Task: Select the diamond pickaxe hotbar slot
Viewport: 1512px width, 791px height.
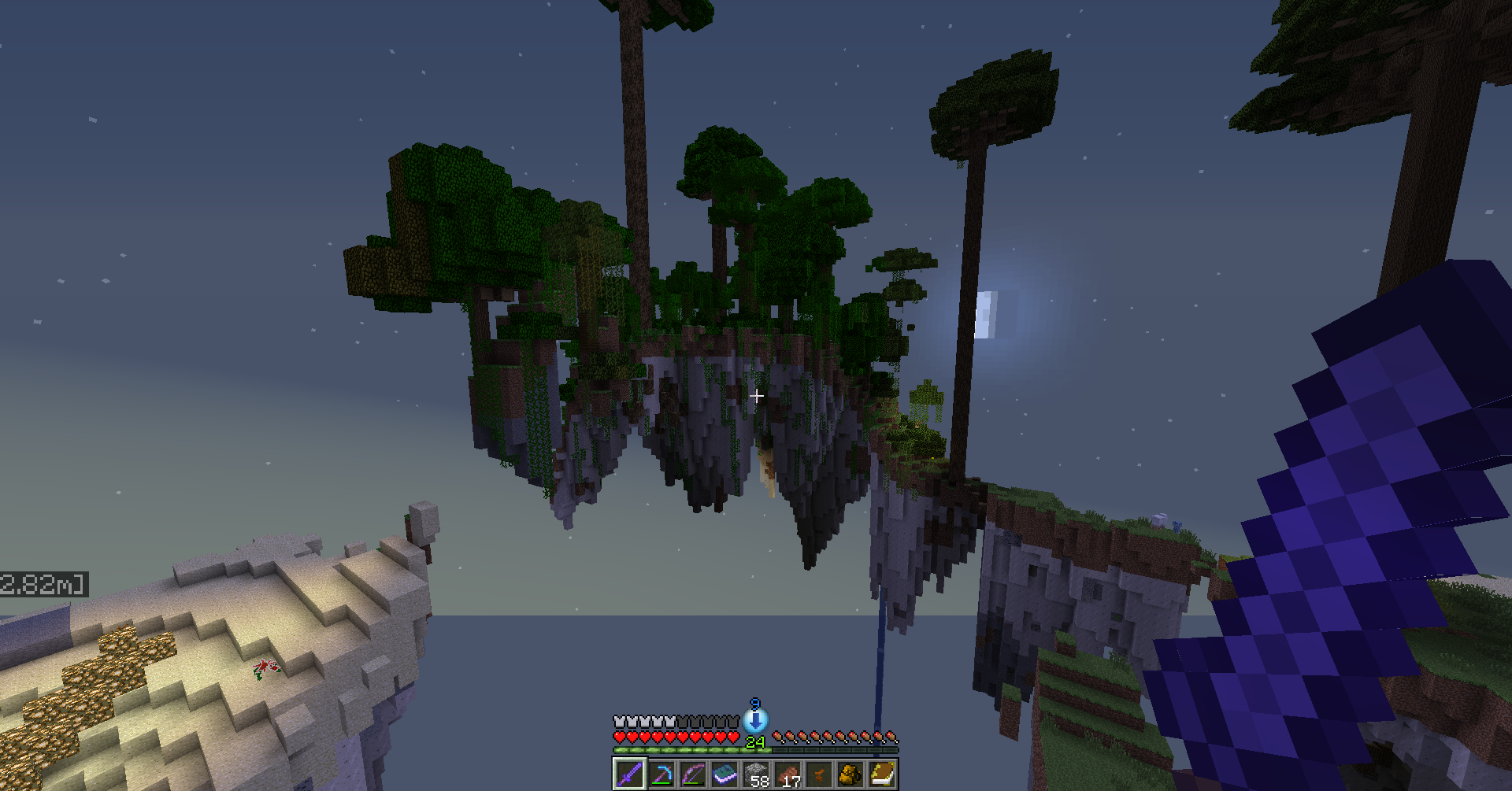Action: [x=661, y=774]
